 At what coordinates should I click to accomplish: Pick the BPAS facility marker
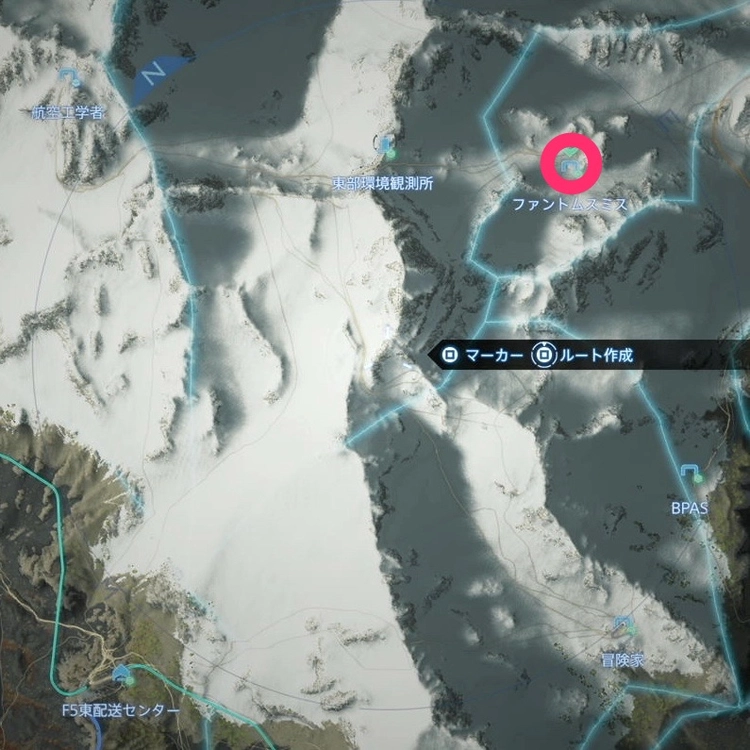pyautogui.click(x=689, y=472)
